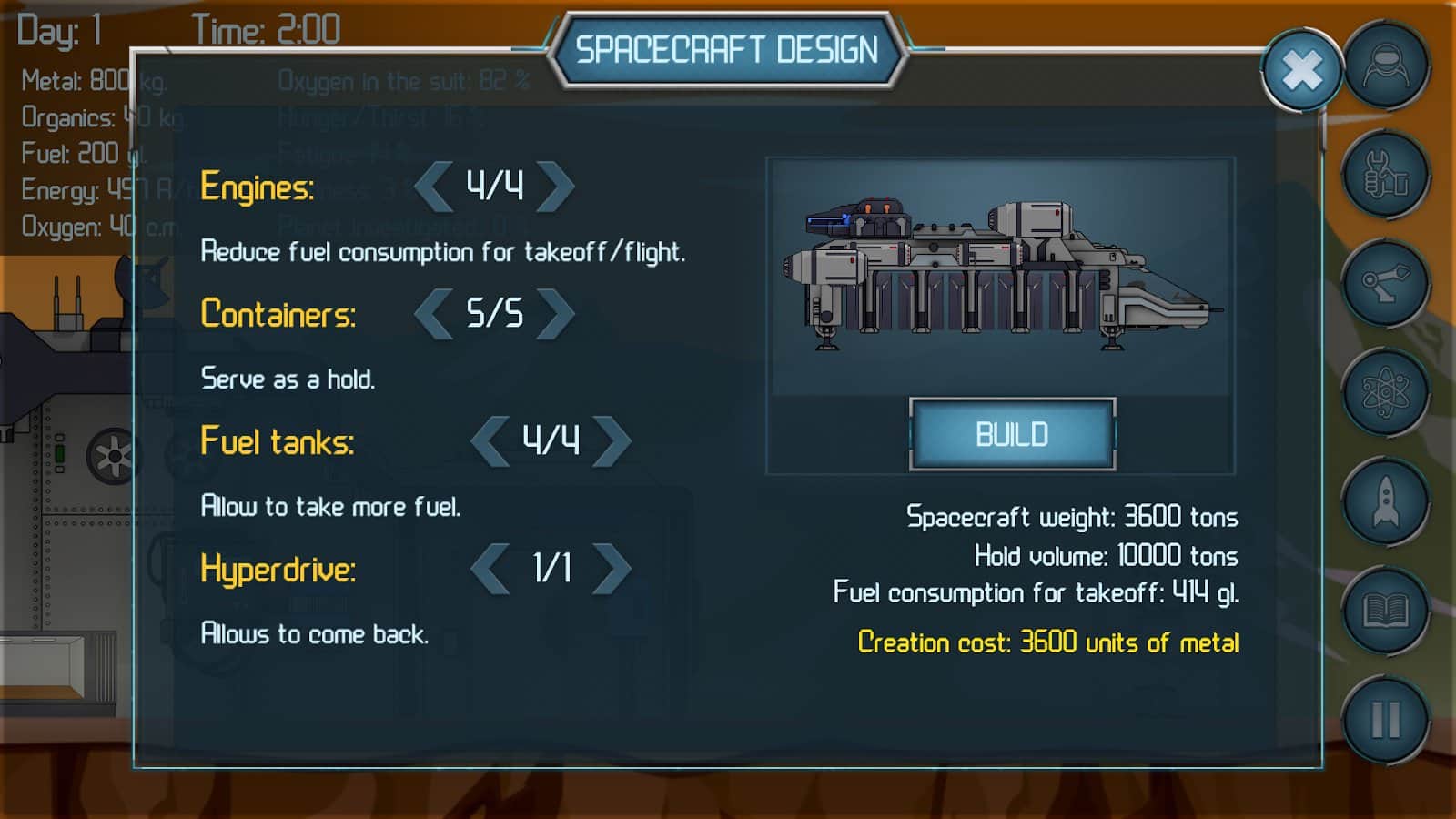
Task: Open the wrench tools menu
Action: 1385,175
